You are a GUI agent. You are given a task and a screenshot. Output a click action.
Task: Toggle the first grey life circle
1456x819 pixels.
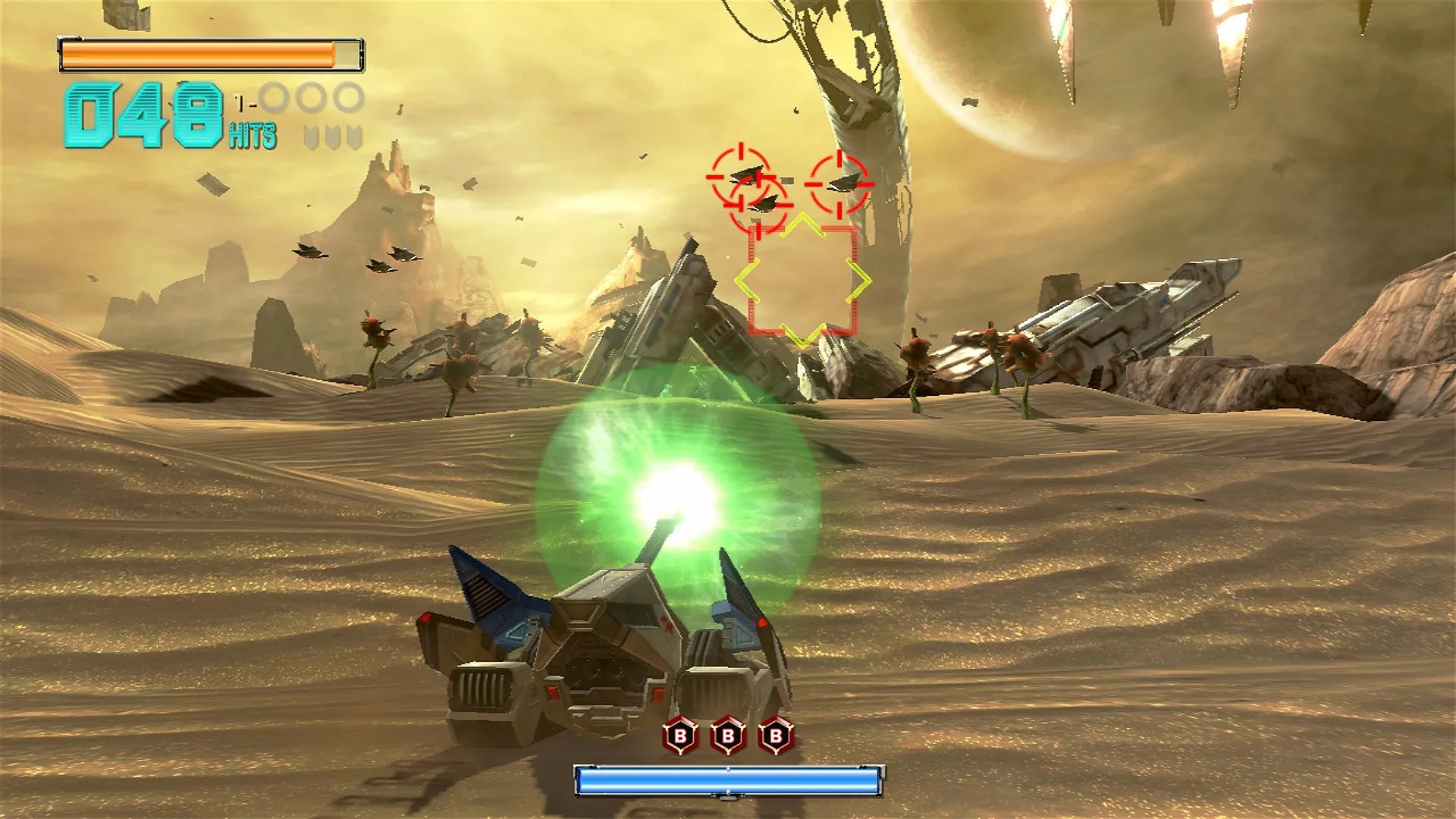coord(273,96)
